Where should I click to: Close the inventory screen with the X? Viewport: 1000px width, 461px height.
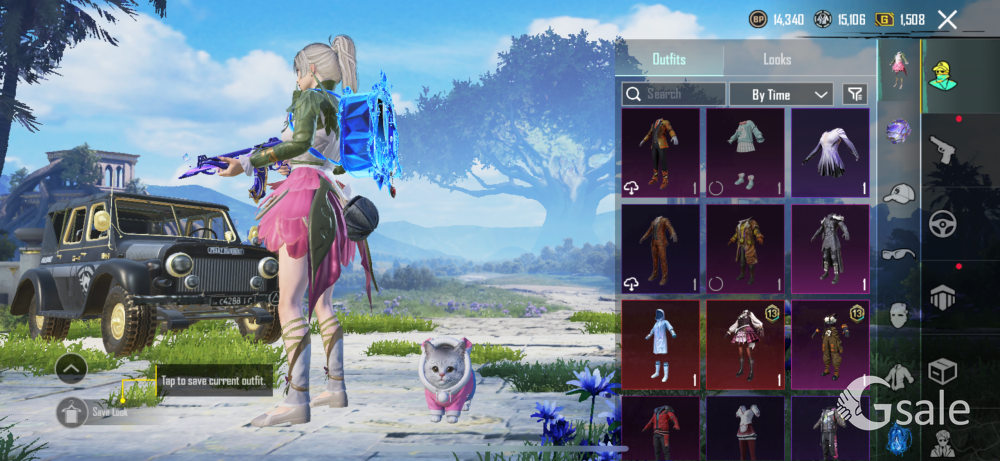pyautogui.click(x=947, y=19)
